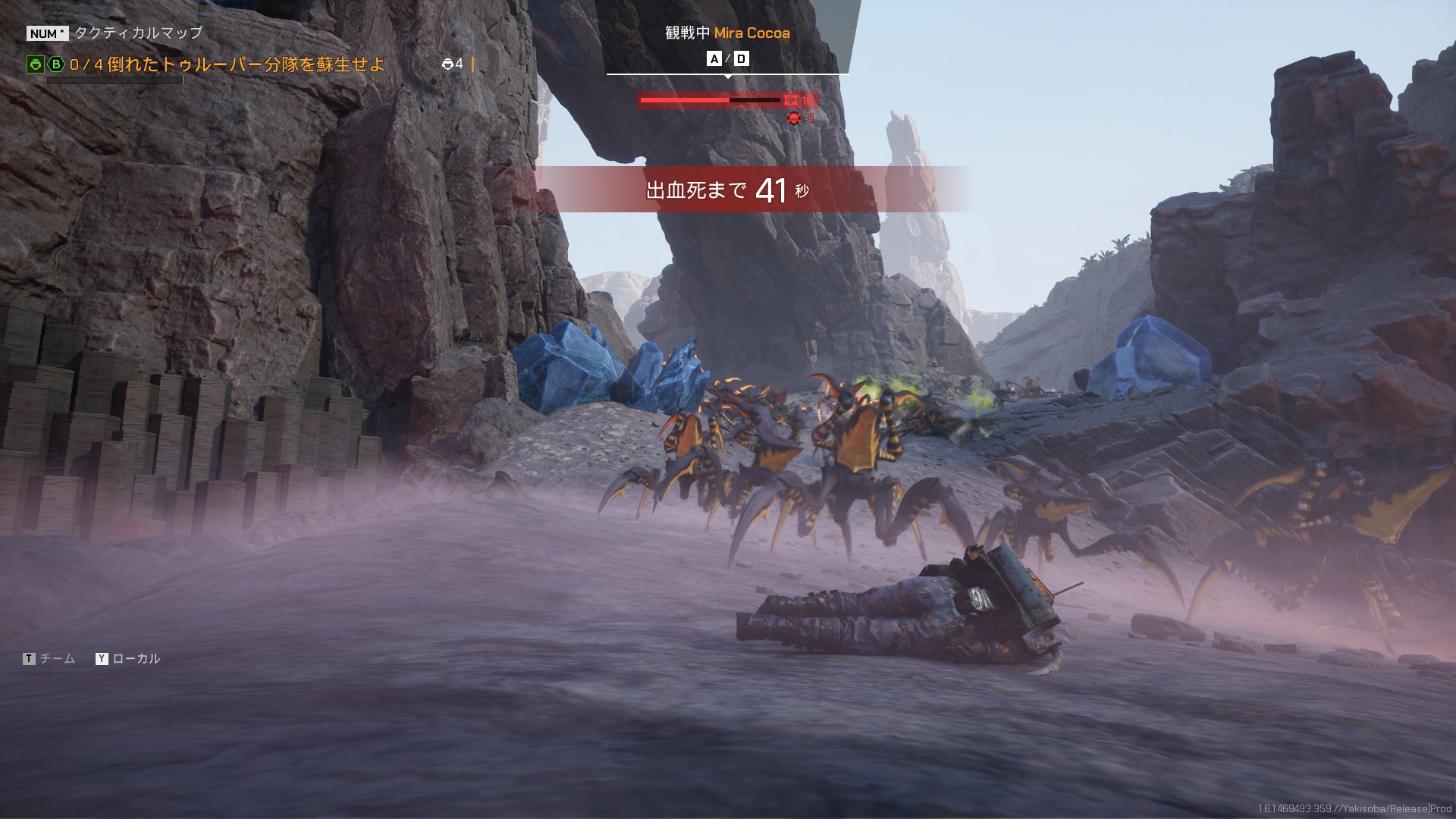The height and width of the screenshot is (819, 1456).
Task: Switch to the チーム chat channel
Action: tap(57, 658)
